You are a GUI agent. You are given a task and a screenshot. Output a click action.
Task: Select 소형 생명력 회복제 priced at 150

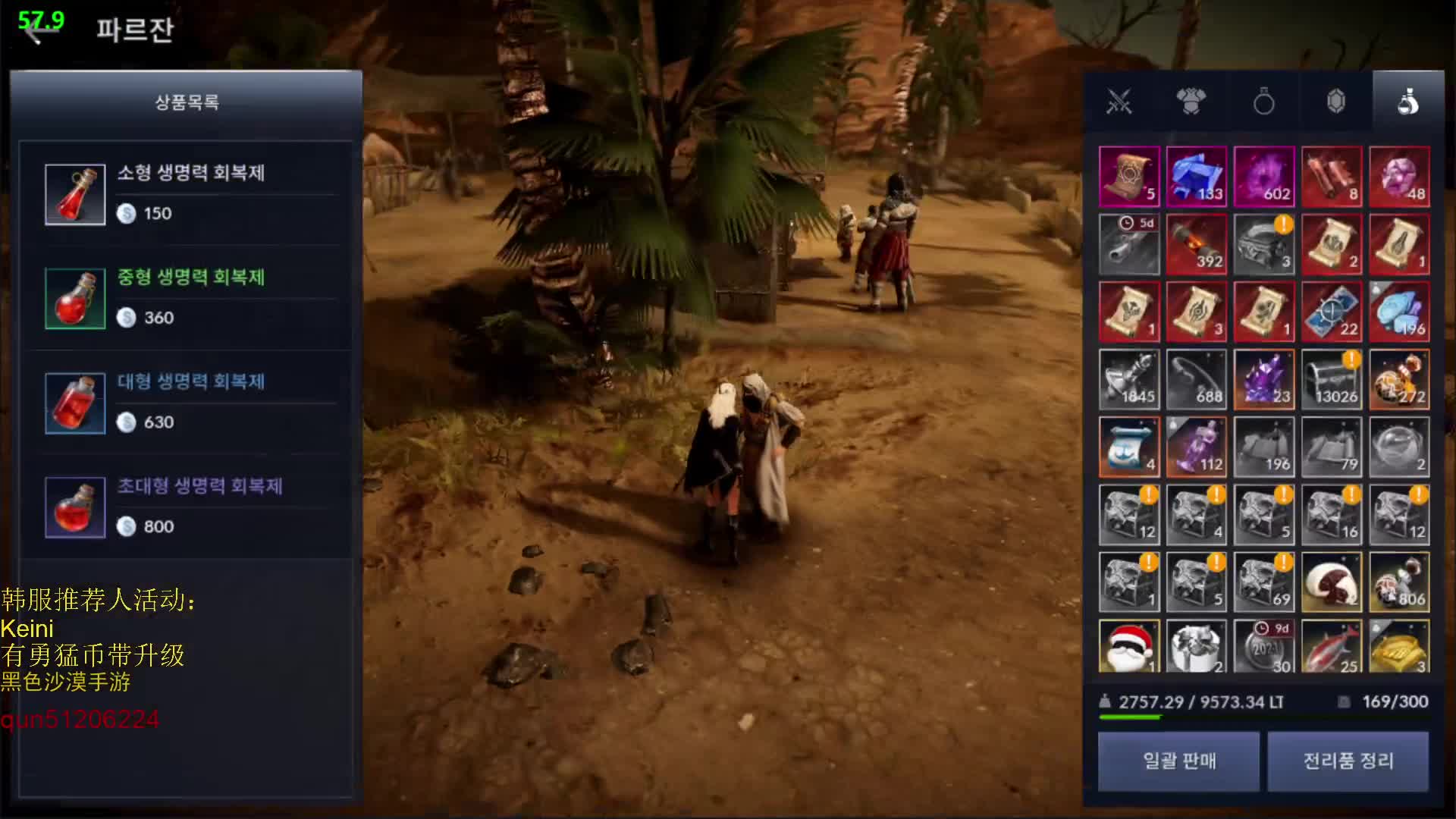[190, 194]
